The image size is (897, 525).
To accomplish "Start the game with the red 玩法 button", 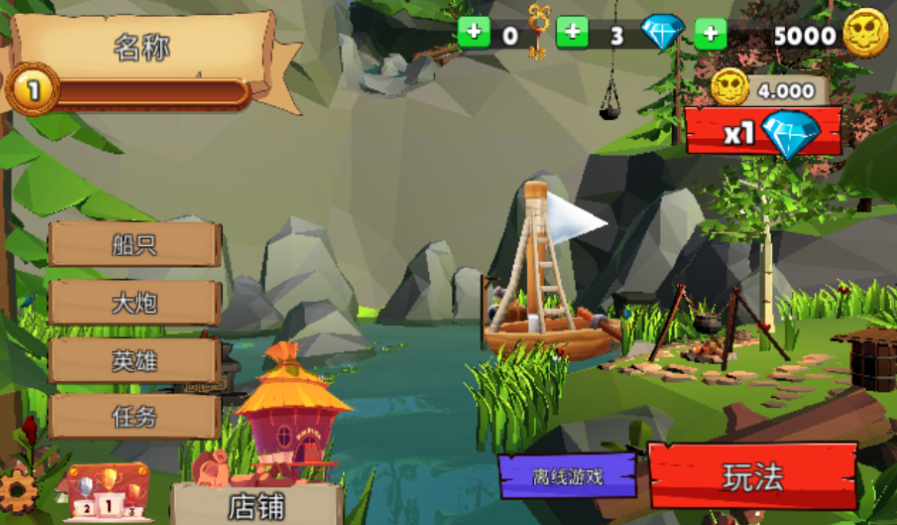I will coord(752,476).
